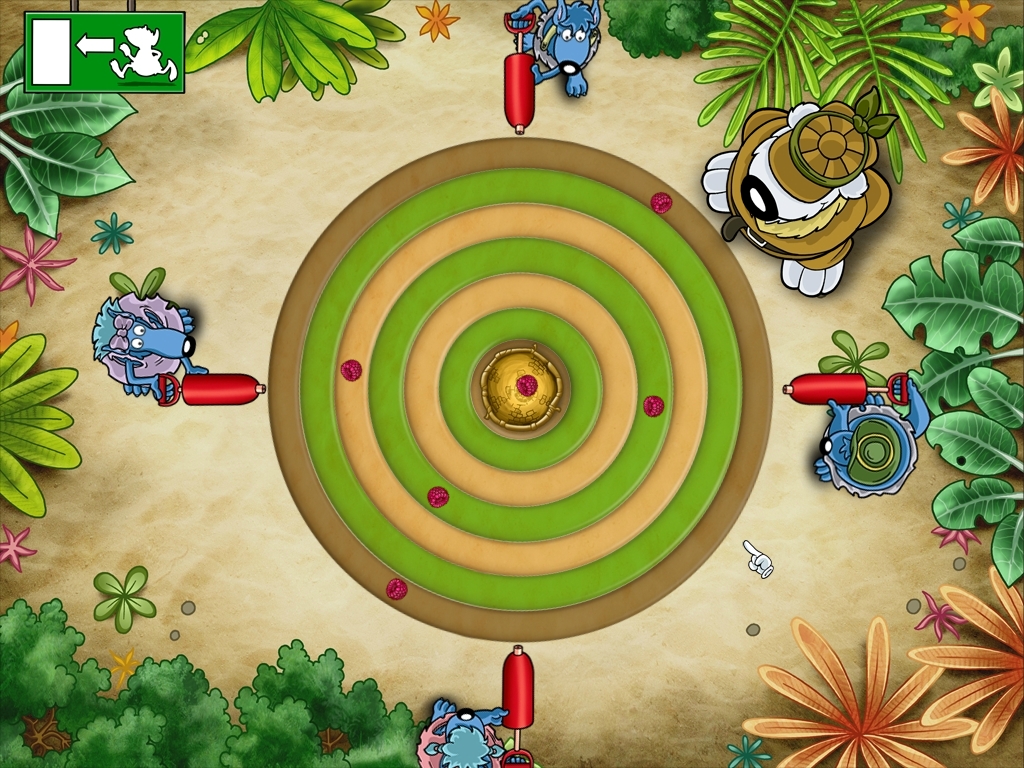The height and width of the screenshot is (768, 1024).
Task: Click the green exit sign button
Action: (105, 52)
